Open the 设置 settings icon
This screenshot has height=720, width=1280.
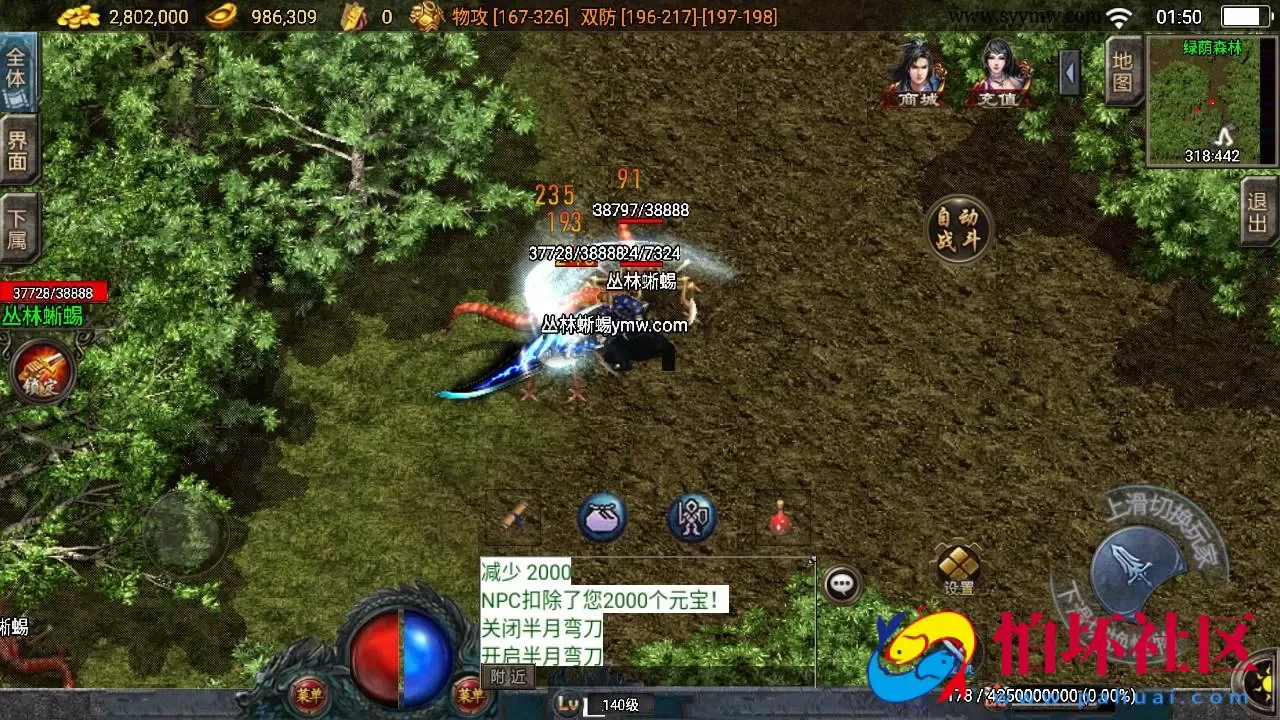pos(958,565)
